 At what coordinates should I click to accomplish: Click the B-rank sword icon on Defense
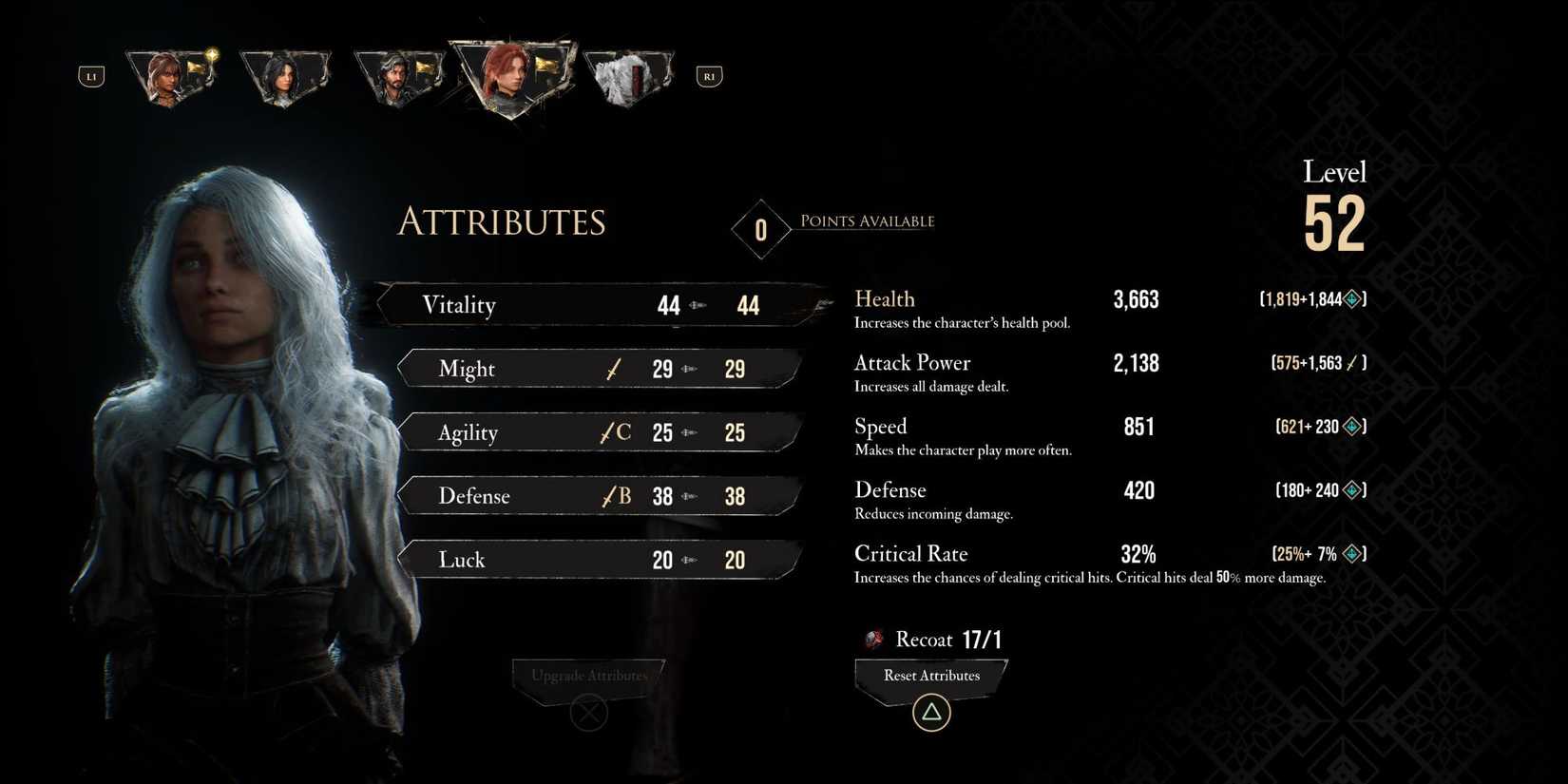[x=613, y=495]
